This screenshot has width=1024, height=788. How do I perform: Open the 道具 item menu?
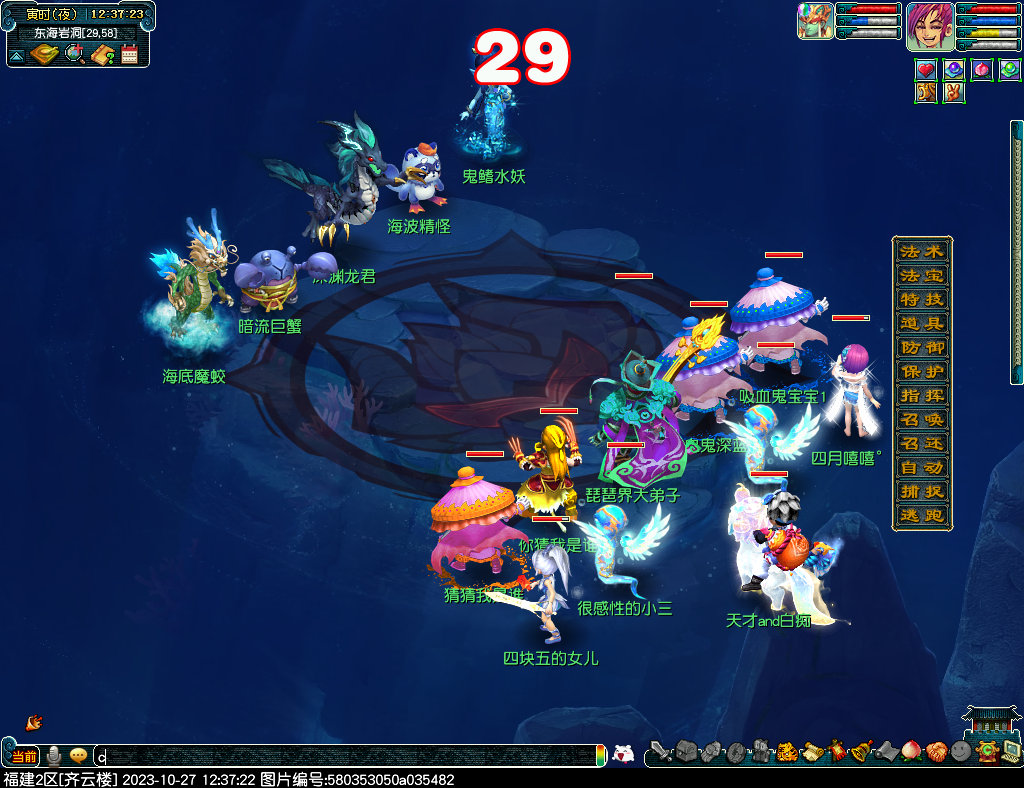[x=921, y=323]
